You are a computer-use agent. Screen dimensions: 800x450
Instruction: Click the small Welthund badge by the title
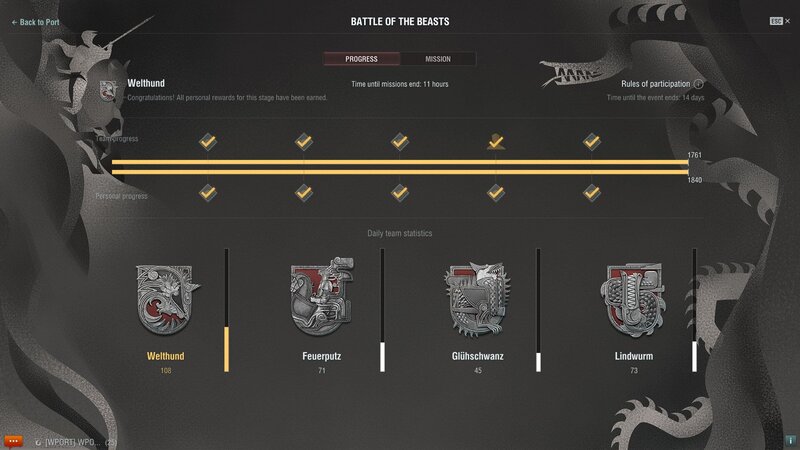point(109,90)
